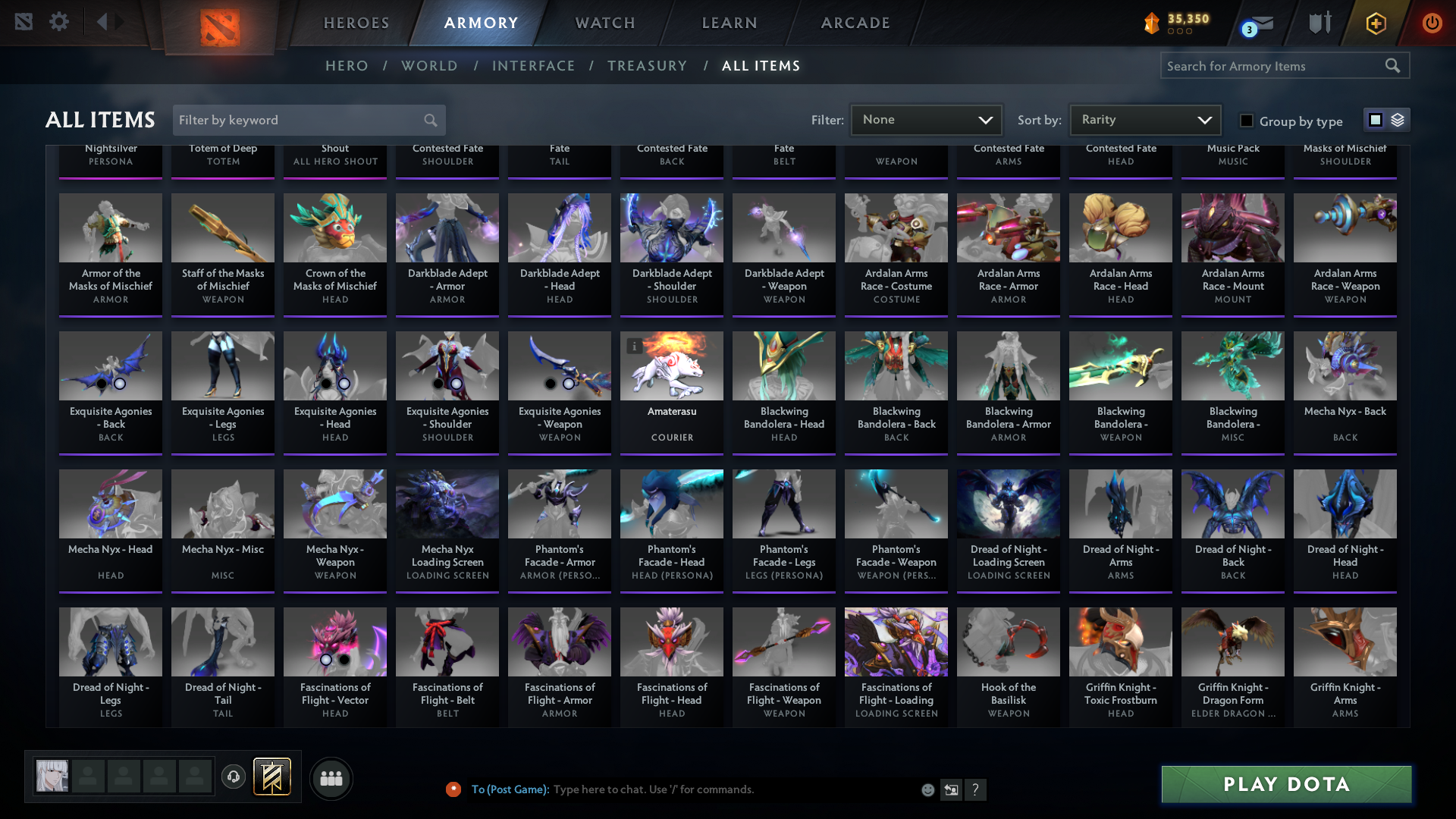Click the friends list icon near chat
This screenshot has width=1456, height=819.
(331, 778)
